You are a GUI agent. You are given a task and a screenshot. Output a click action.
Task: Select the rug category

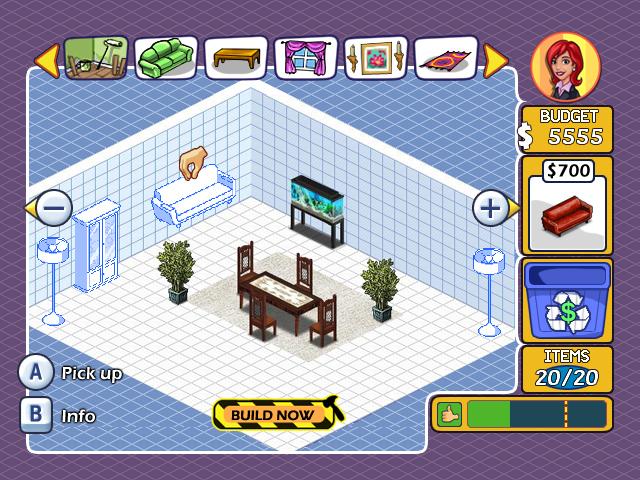pos(446,58)
